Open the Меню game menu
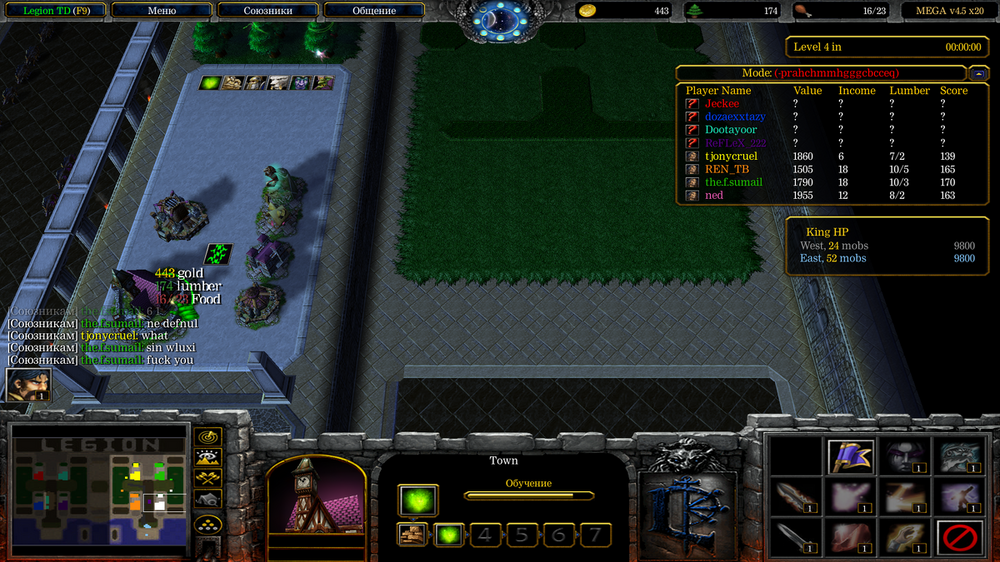1000x562 pixels. click(x=162, y=11)
